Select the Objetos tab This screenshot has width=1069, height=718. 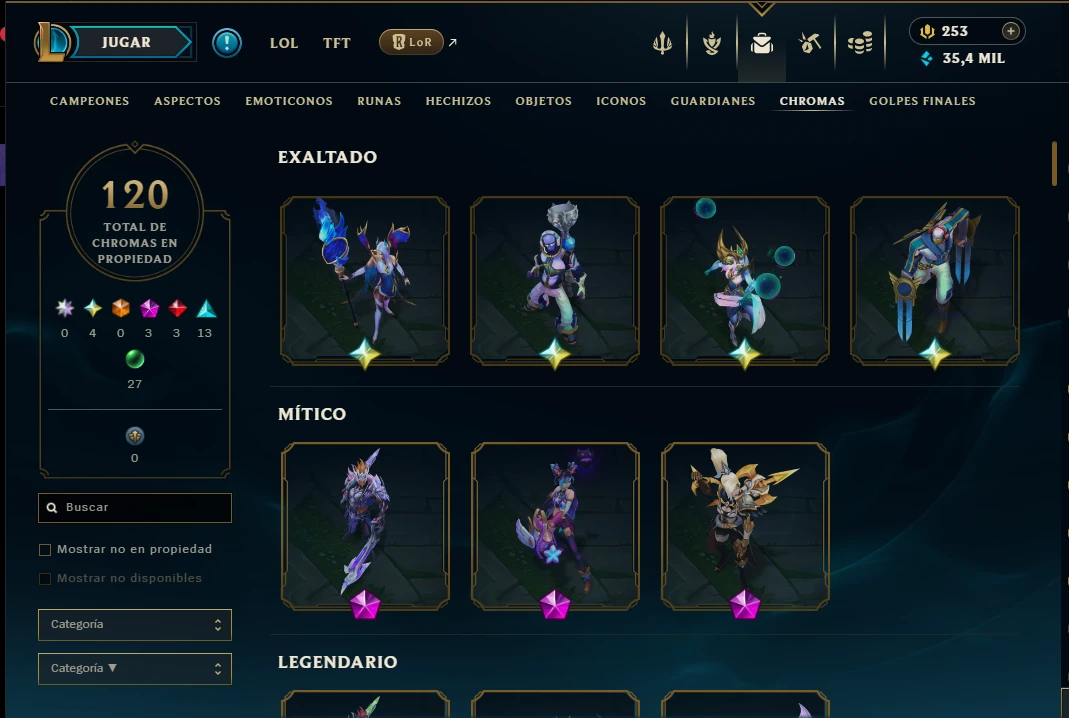pyautogui.click(x=543, y=101)
